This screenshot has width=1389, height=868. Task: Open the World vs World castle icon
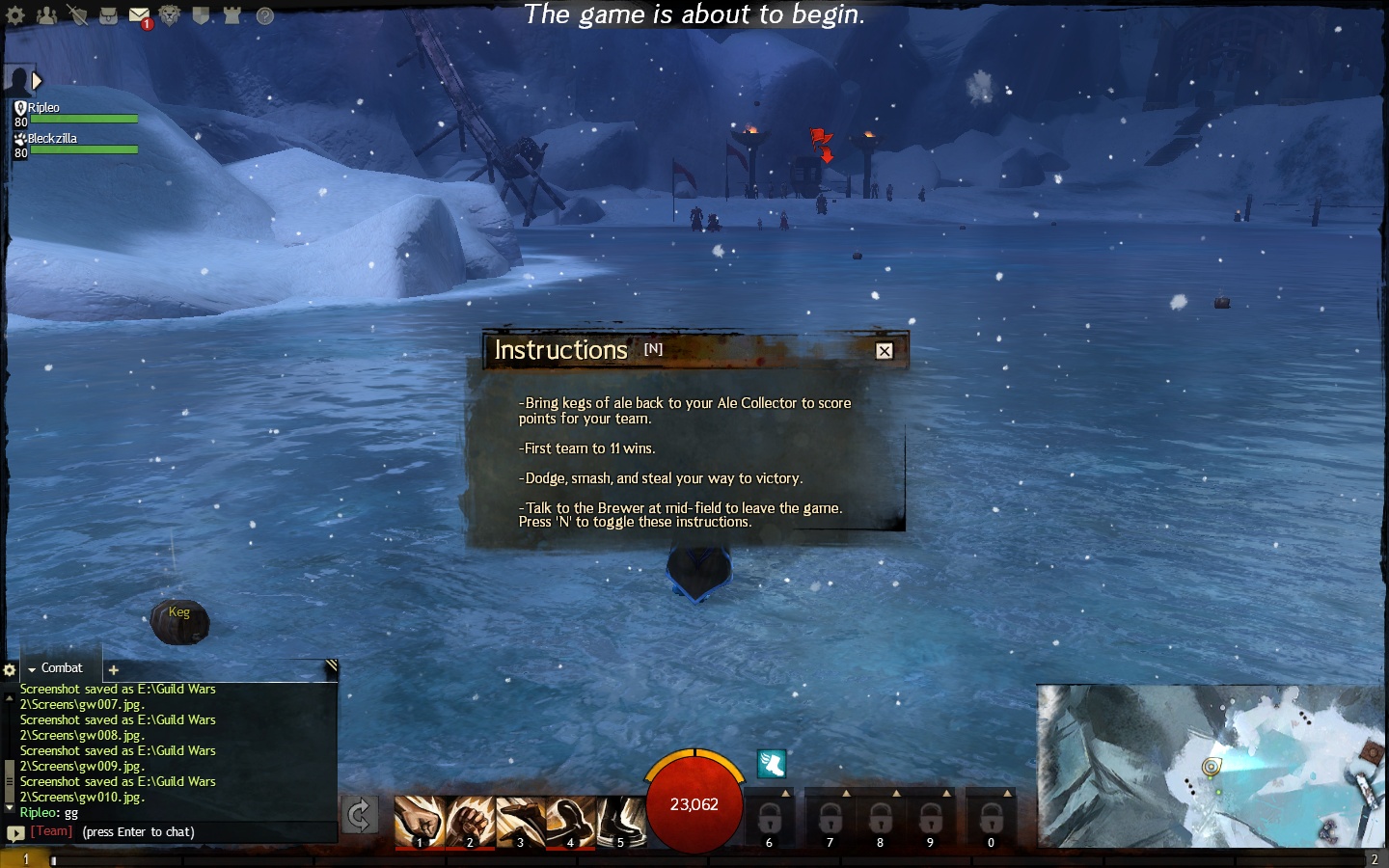(232, 15)
